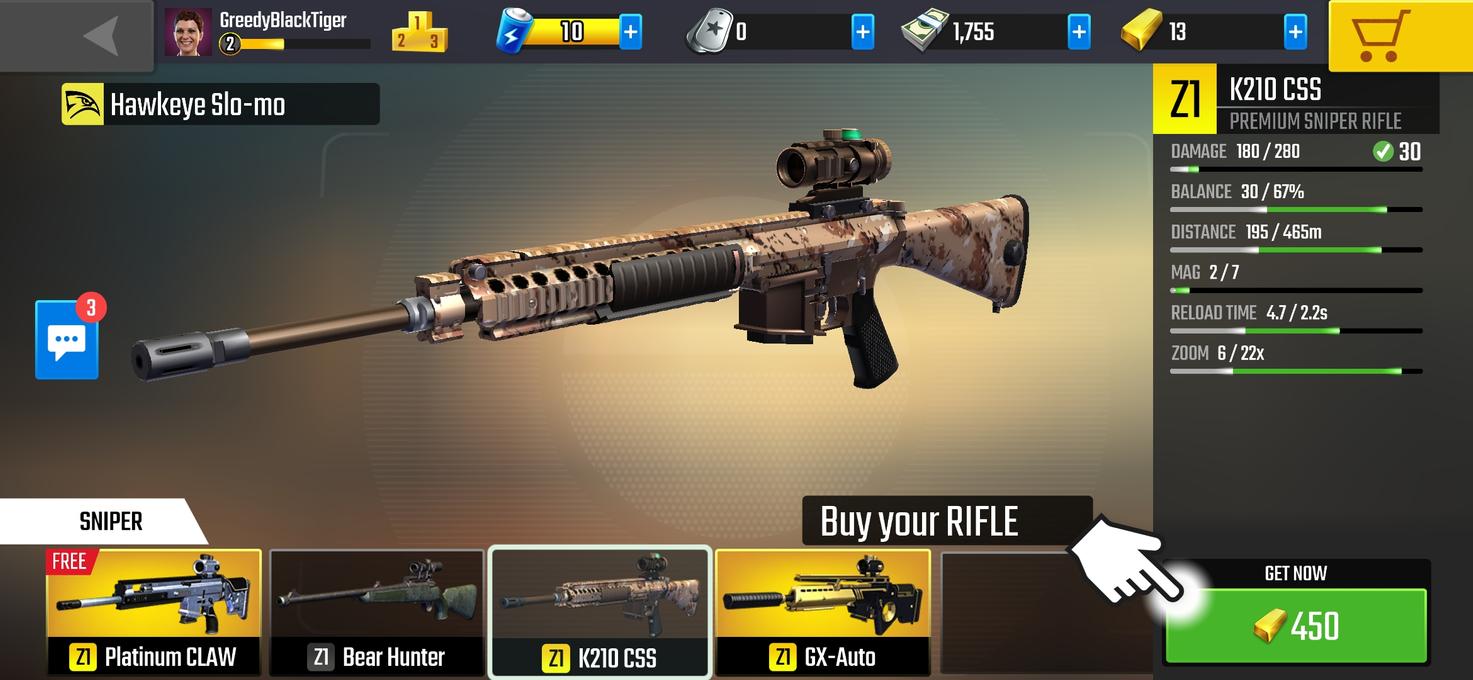The image size is (1473, 680).
Task: Select the Bear Hunter rifle
Action: click(377, 611)
